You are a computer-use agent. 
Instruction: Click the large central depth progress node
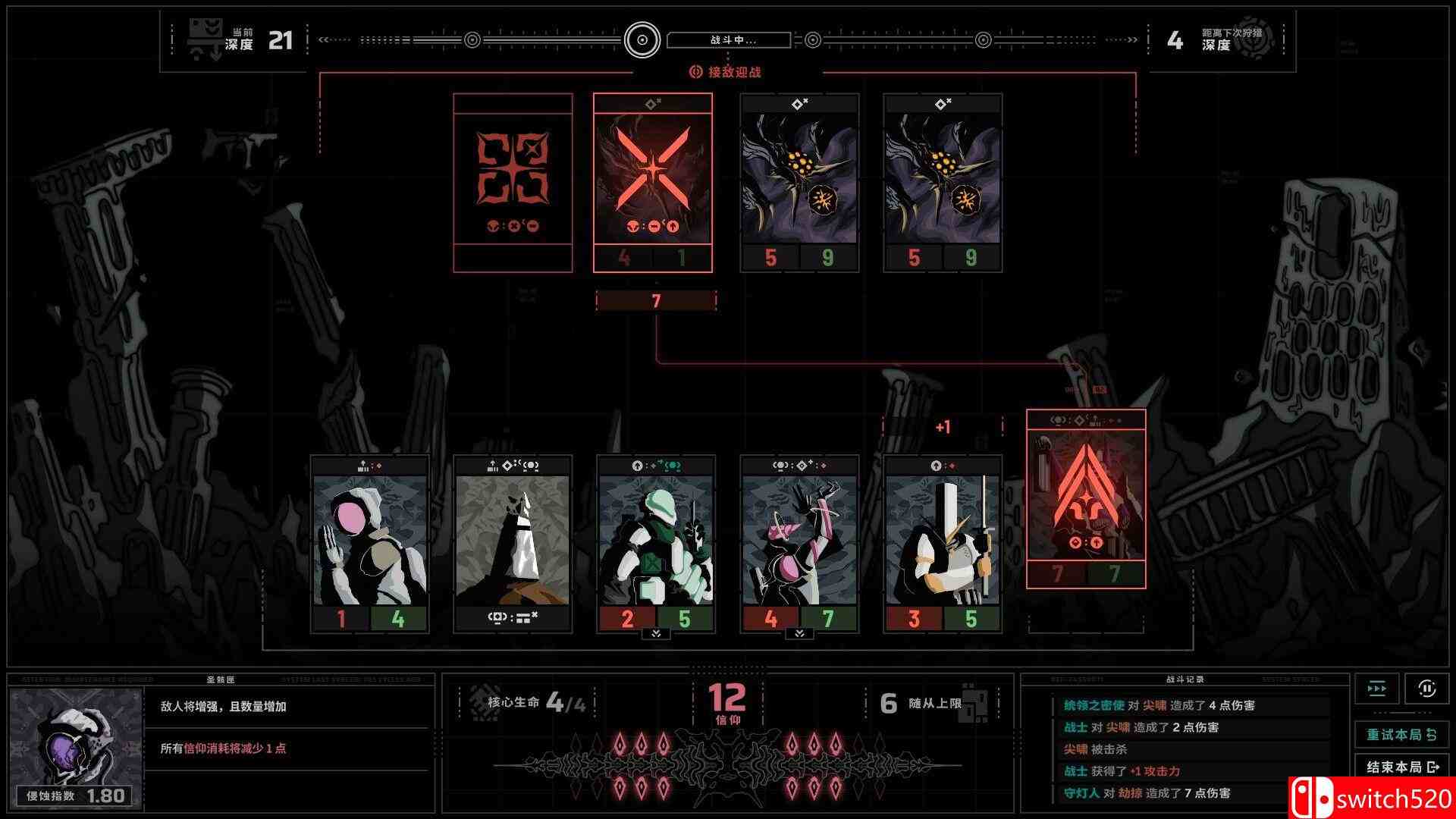coord(642,40)
